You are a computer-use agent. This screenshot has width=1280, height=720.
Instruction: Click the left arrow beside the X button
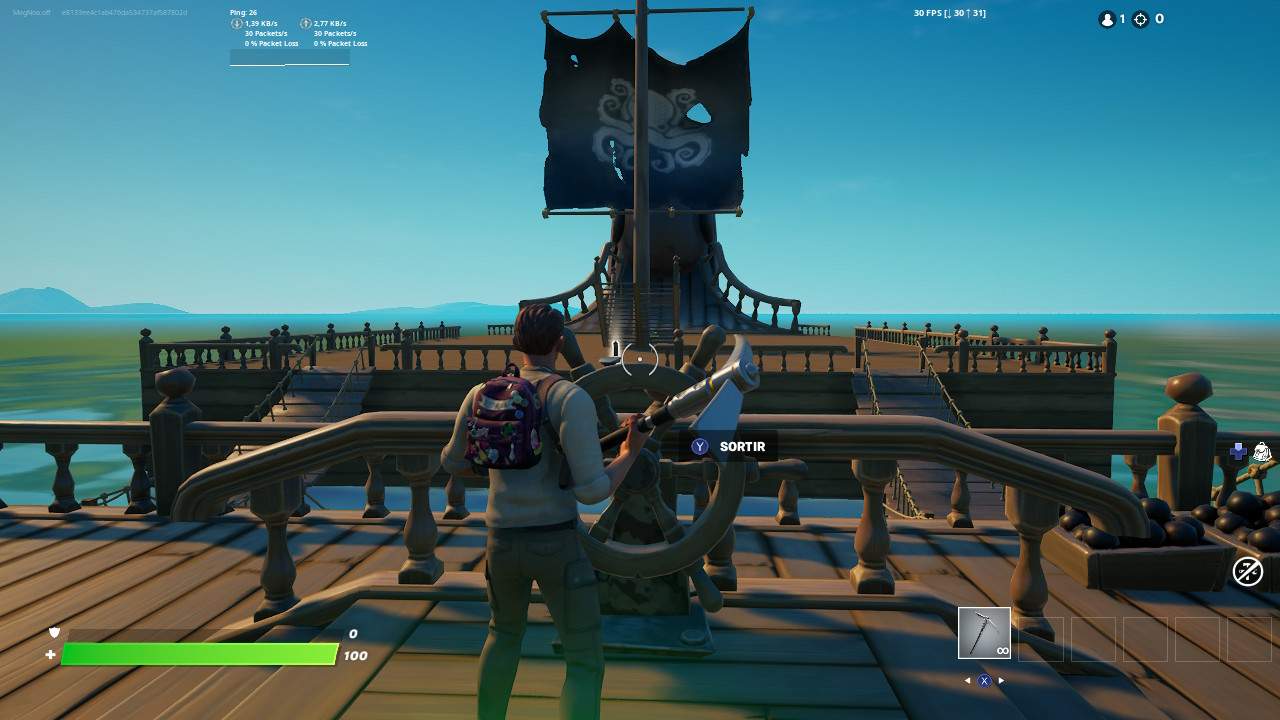click(x=965, y=678)
